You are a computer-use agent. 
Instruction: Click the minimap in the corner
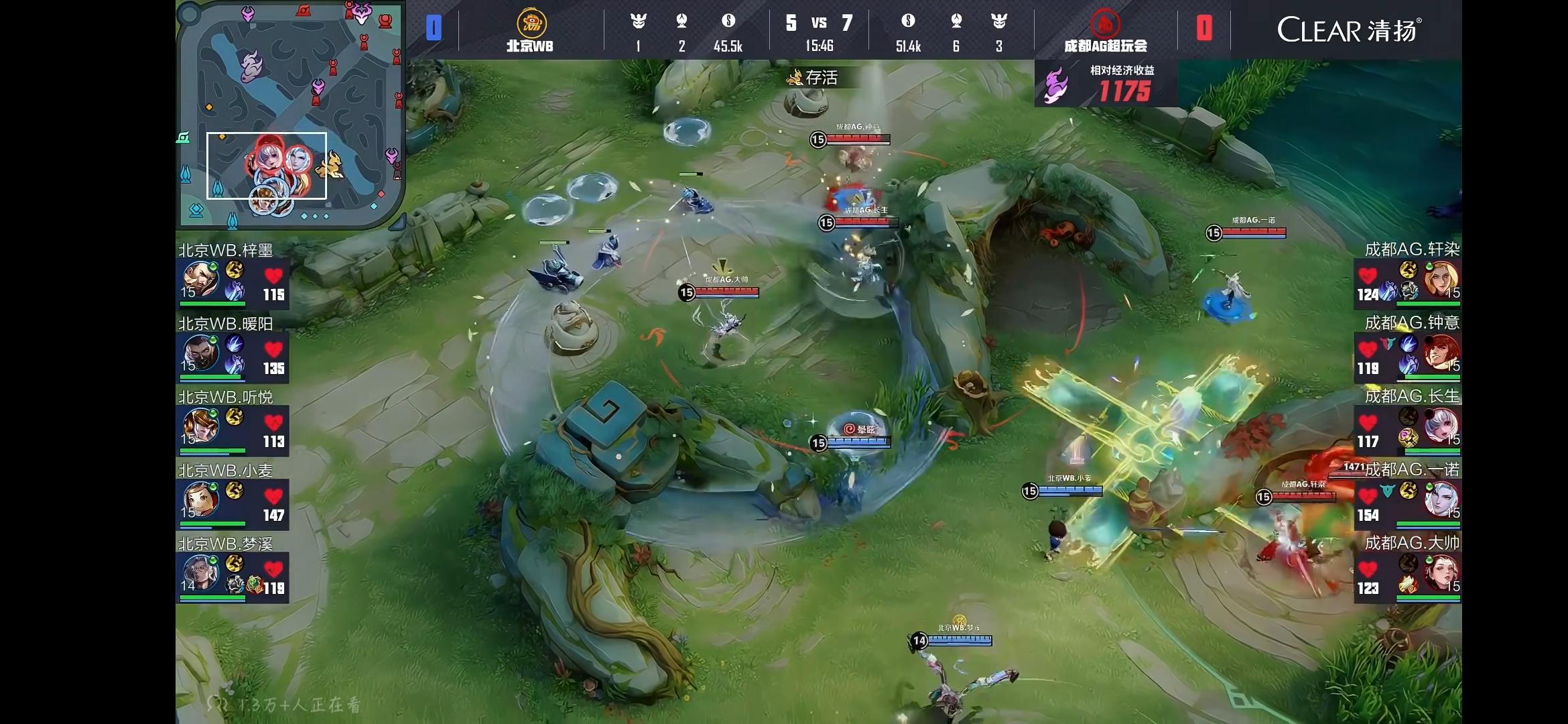[x=289, y=114]
